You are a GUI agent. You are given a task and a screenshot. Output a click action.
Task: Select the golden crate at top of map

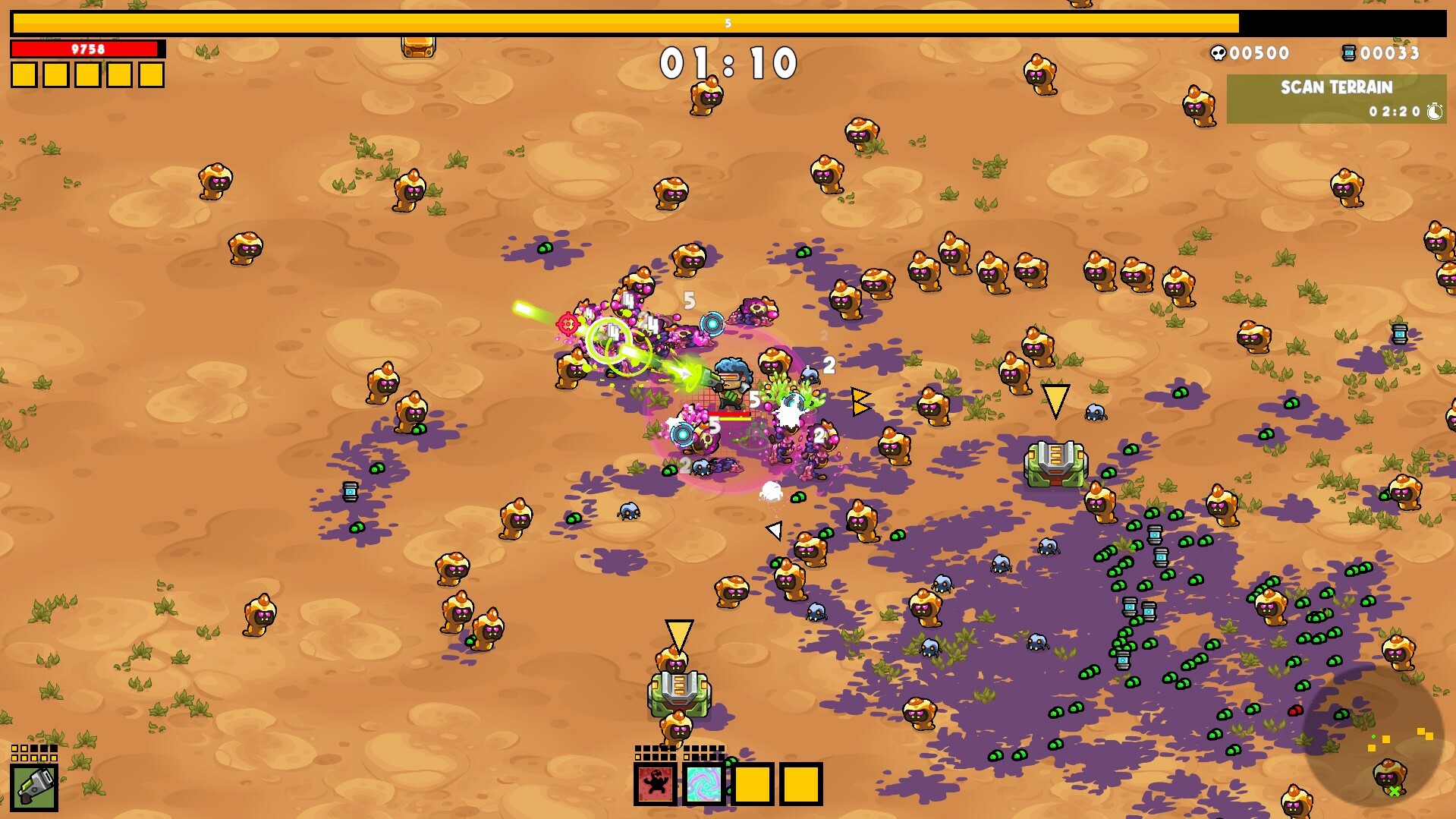[x=420, y=48]
